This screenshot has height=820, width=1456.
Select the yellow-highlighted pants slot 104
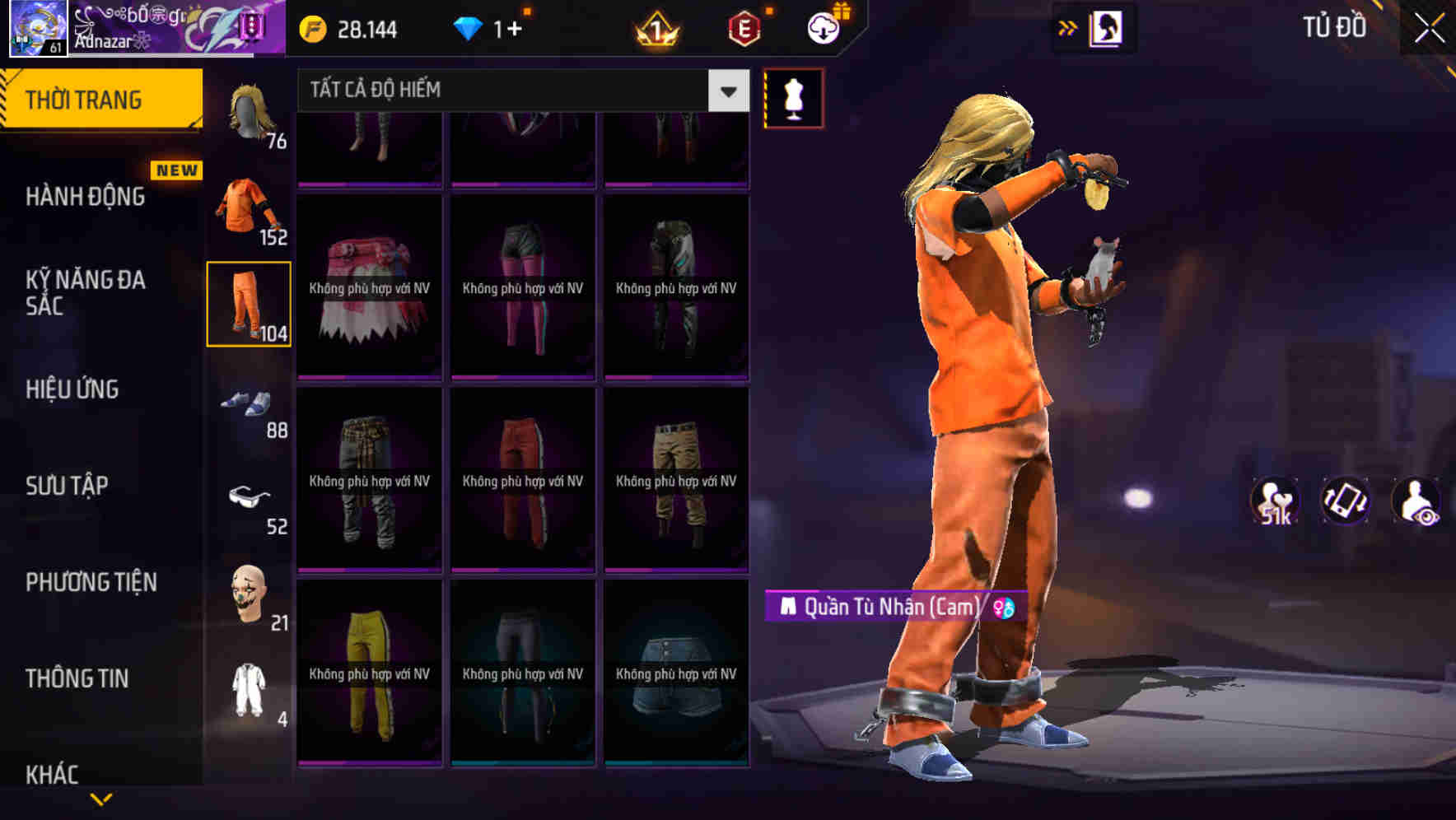click(x=247, y=305)
